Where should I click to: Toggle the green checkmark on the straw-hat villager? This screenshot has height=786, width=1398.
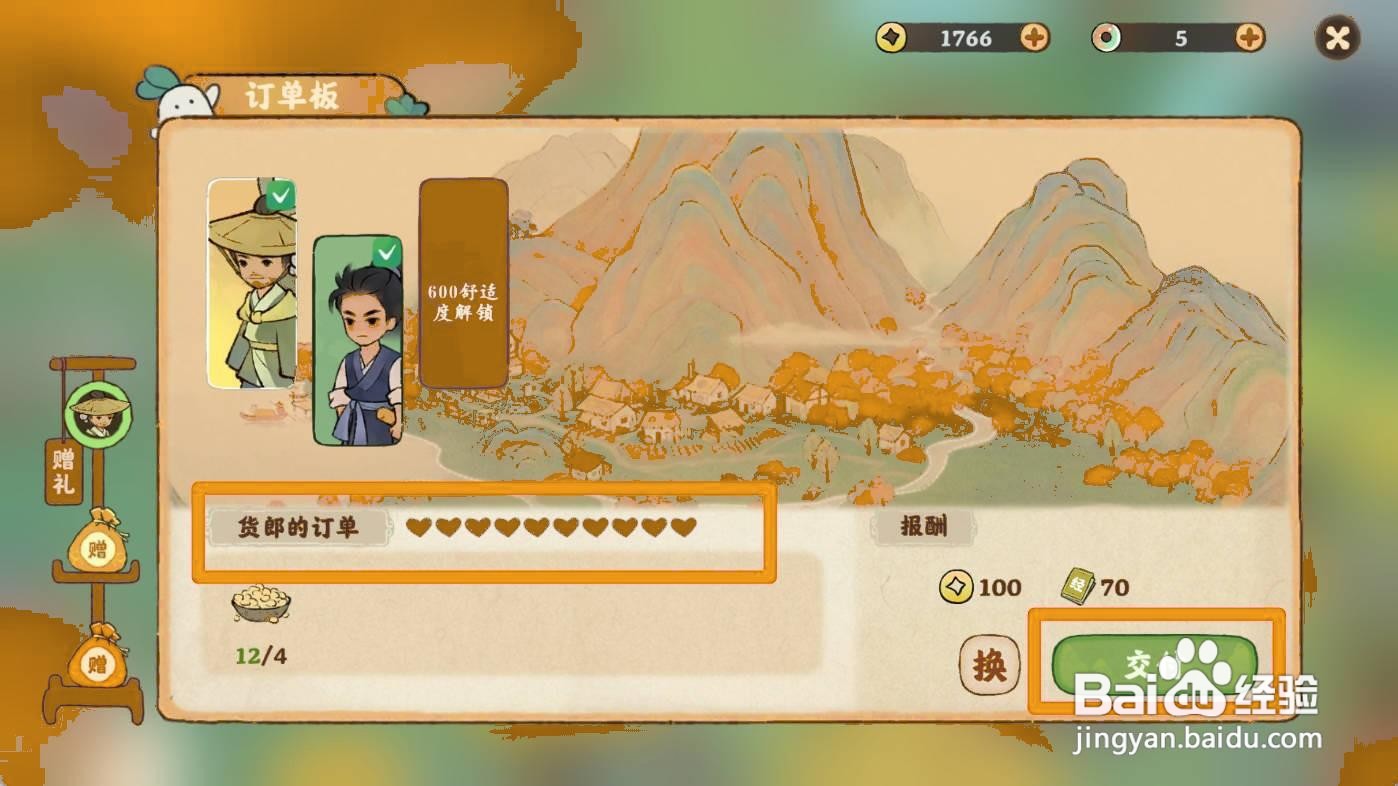tap(280, 196)
